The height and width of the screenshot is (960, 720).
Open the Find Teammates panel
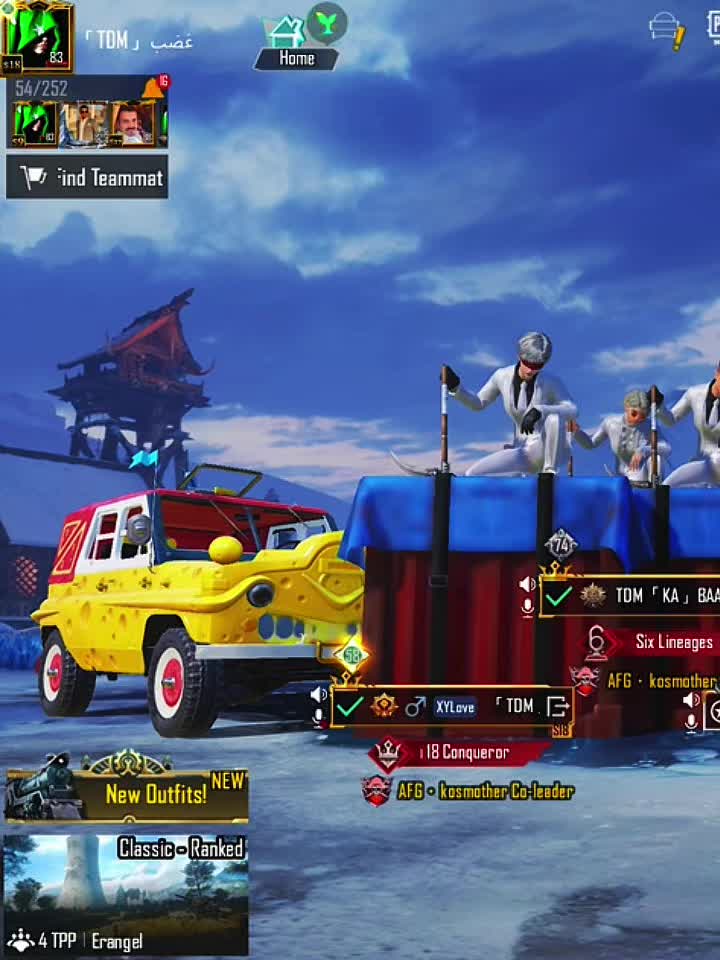point(87,178)
